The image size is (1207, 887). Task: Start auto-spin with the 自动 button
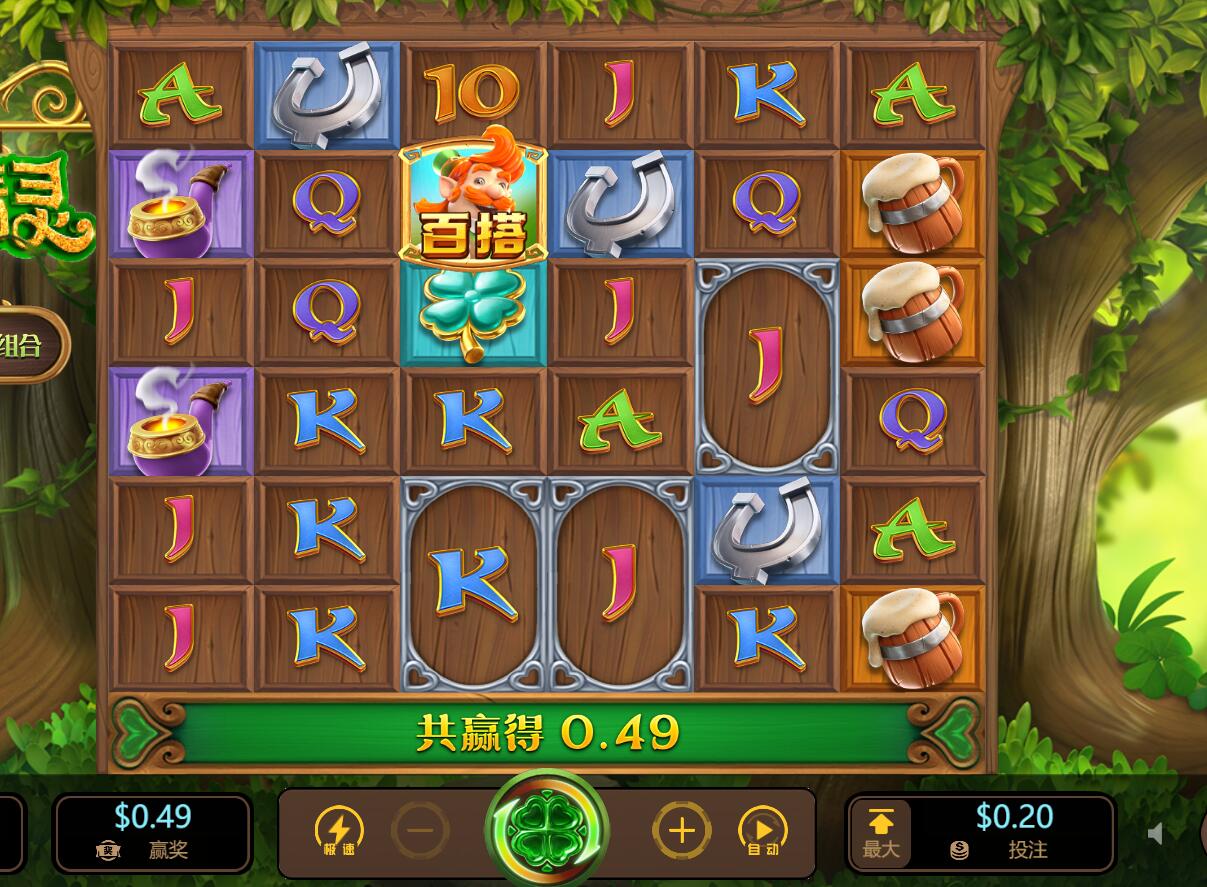(x=762, y=831)
